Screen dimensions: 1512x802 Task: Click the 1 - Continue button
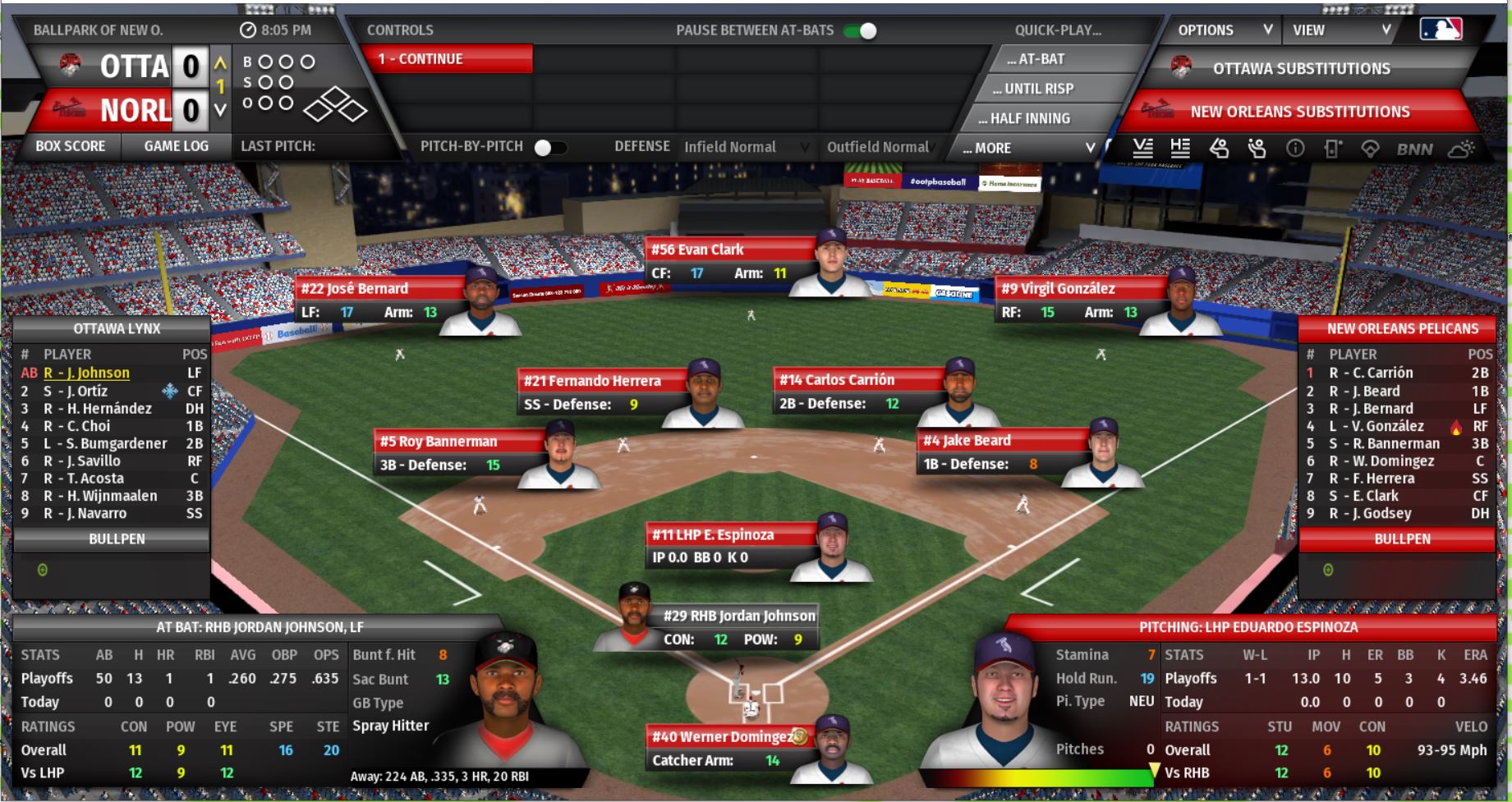446,59
